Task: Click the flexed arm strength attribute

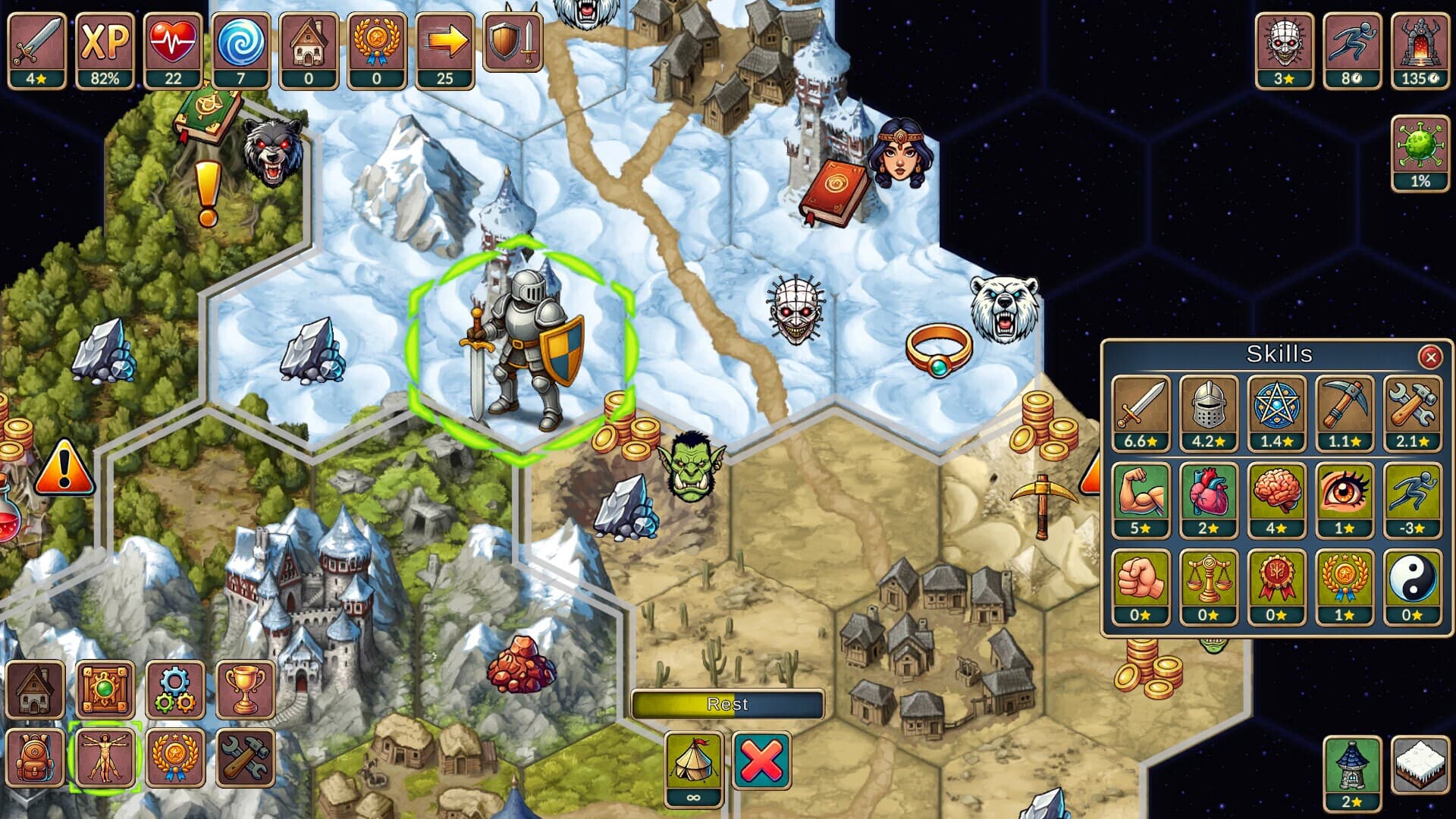Action: [x=1141, y=500]
